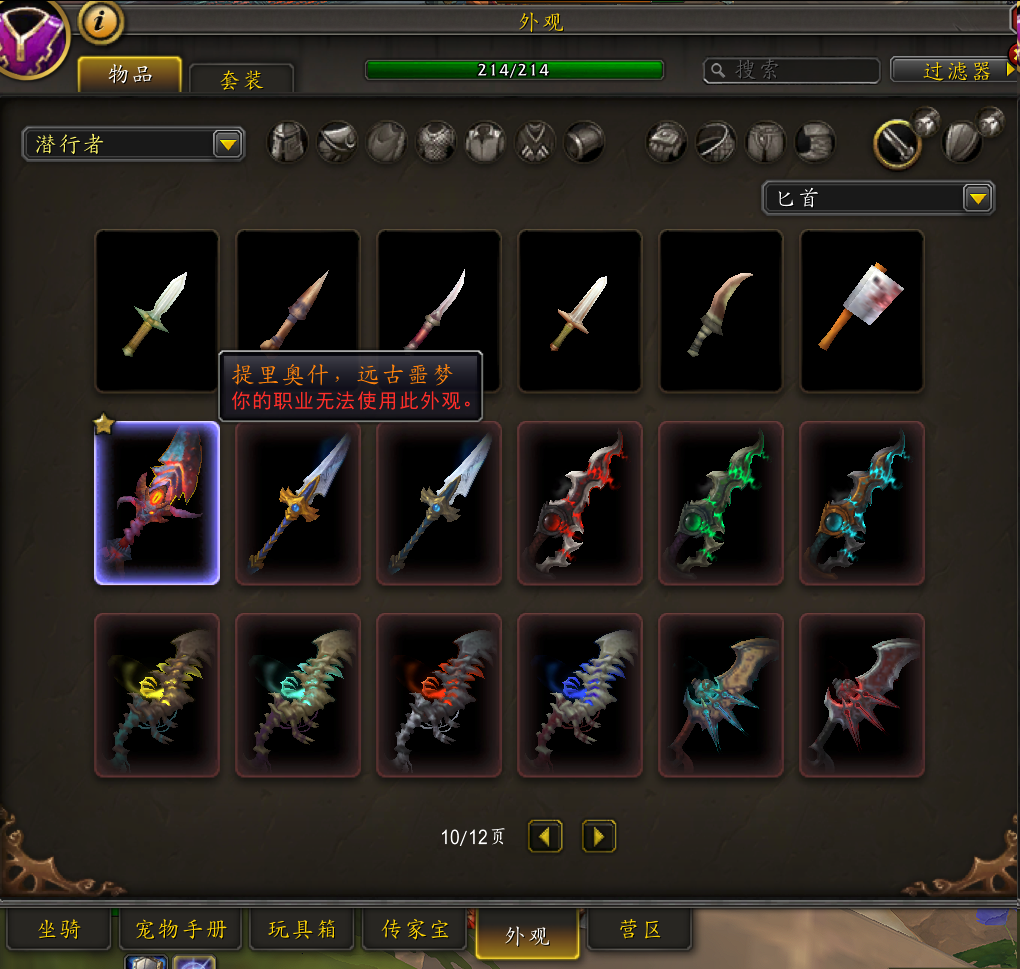Pick the highlighted starred dagger with orange eye

point(157,502)
